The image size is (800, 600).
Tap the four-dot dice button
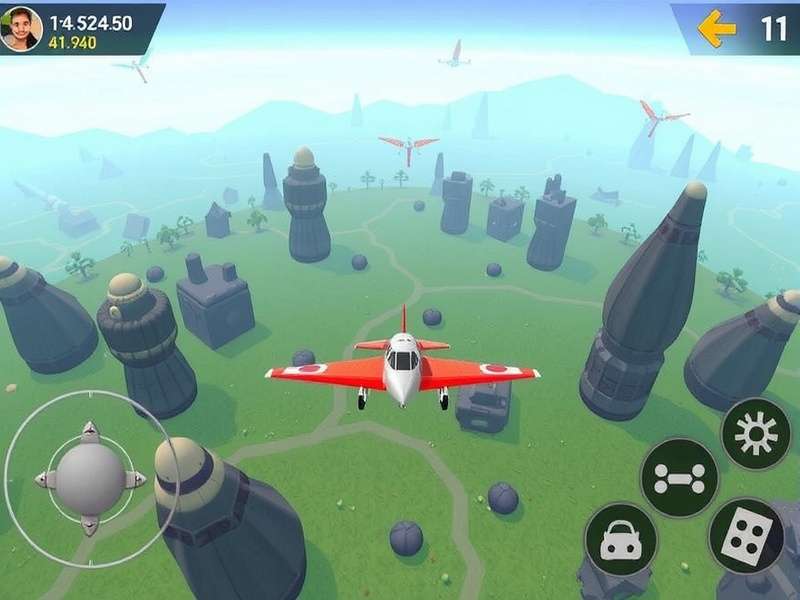coord(746,535)
